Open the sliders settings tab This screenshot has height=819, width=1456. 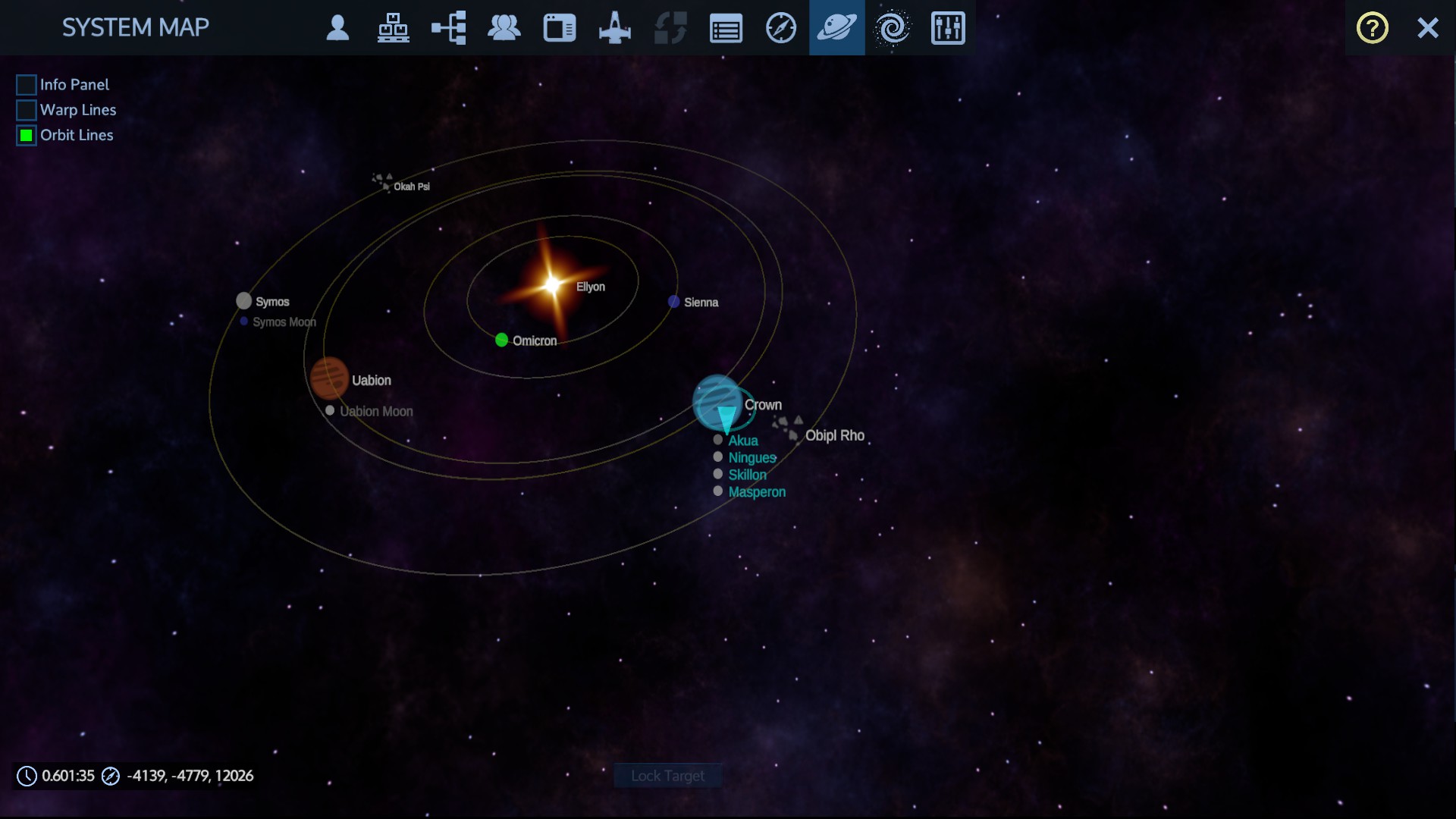[948, 28]
